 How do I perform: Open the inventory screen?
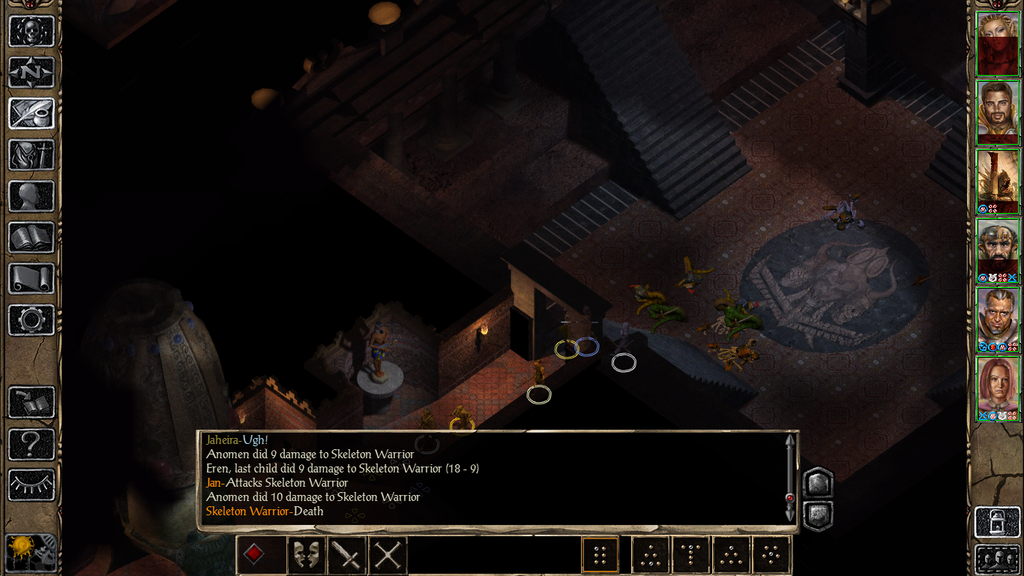[31, 155]
